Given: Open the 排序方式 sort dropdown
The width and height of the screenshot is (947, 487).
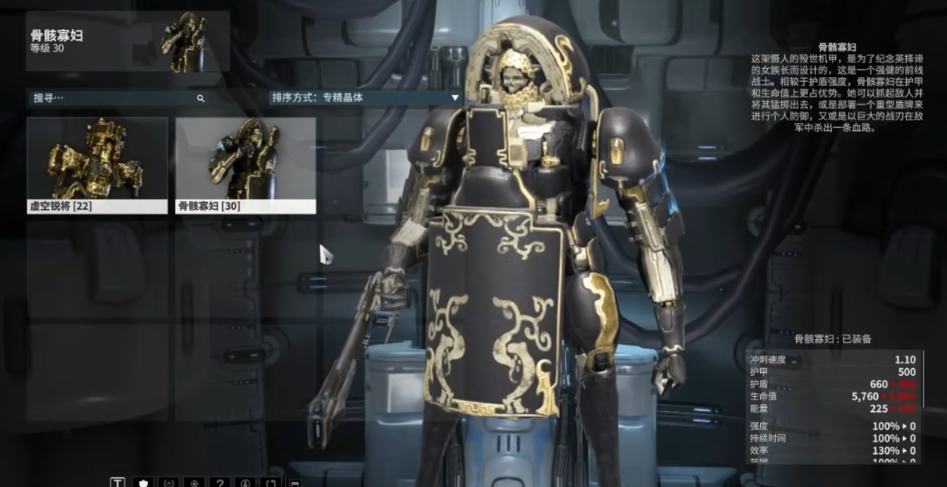Looking at the screenshot, I should (x=365, y=98).
